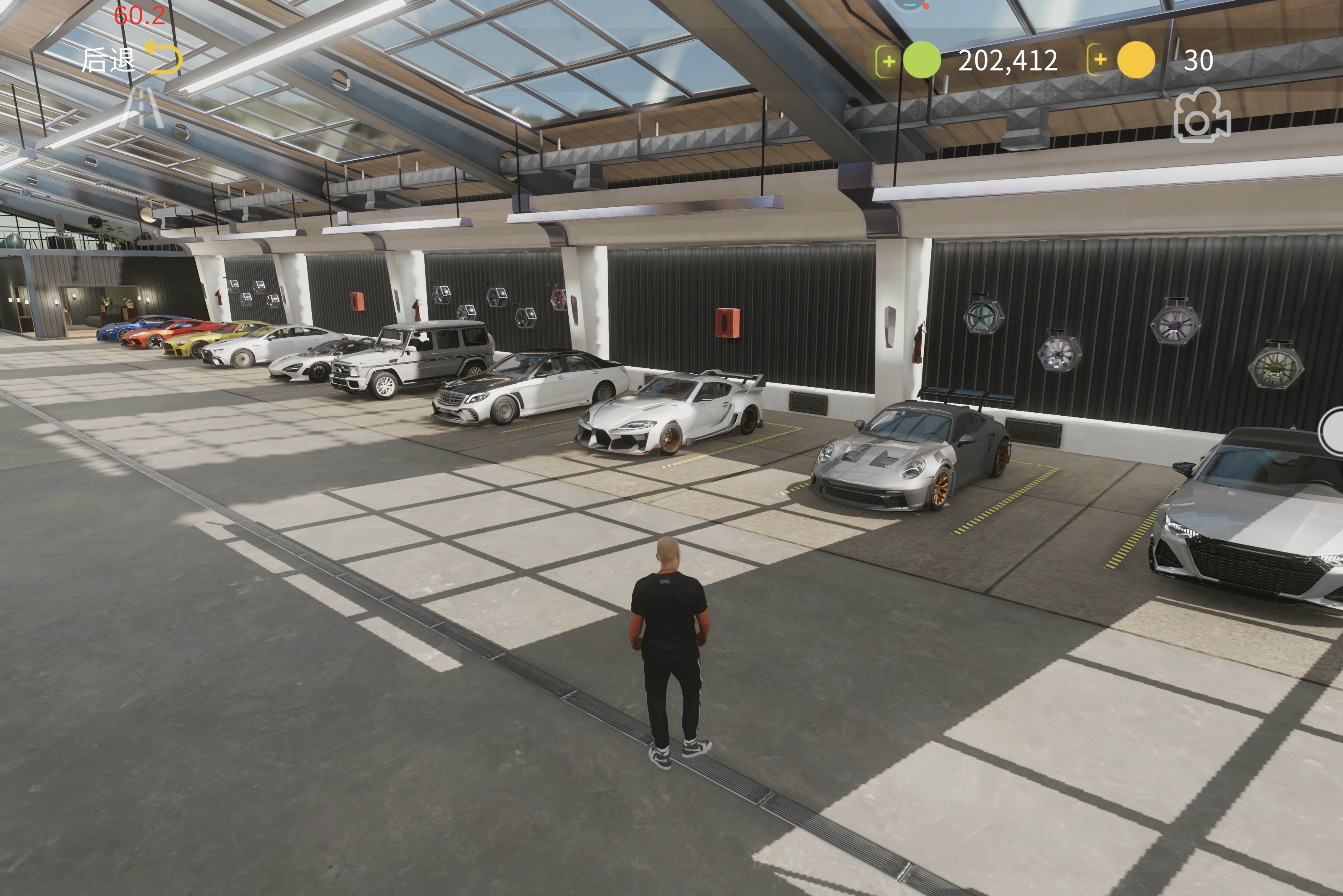1343x896 pixels.
Task: Switch the camera view using camera icon
Action: [x=1201, y=116]
